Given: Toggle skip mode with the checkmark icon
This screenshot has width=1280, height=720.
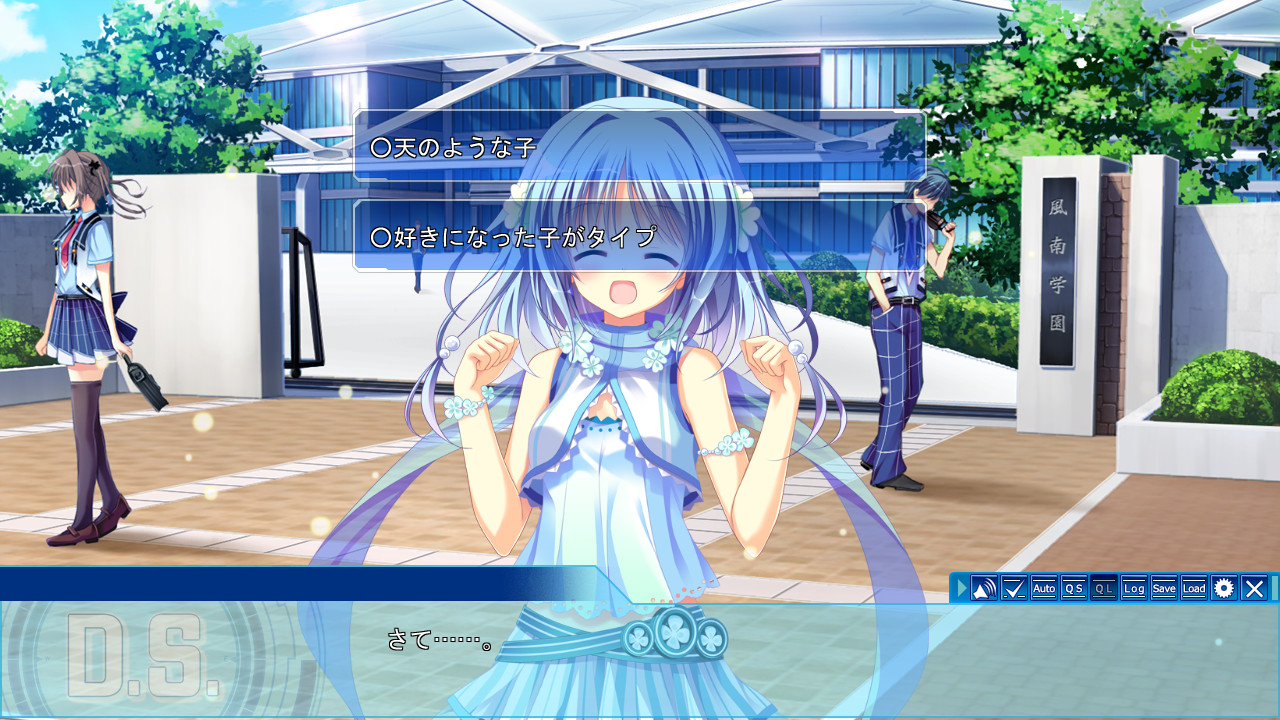Looking at the screenshot, I should click(1013, 590).
